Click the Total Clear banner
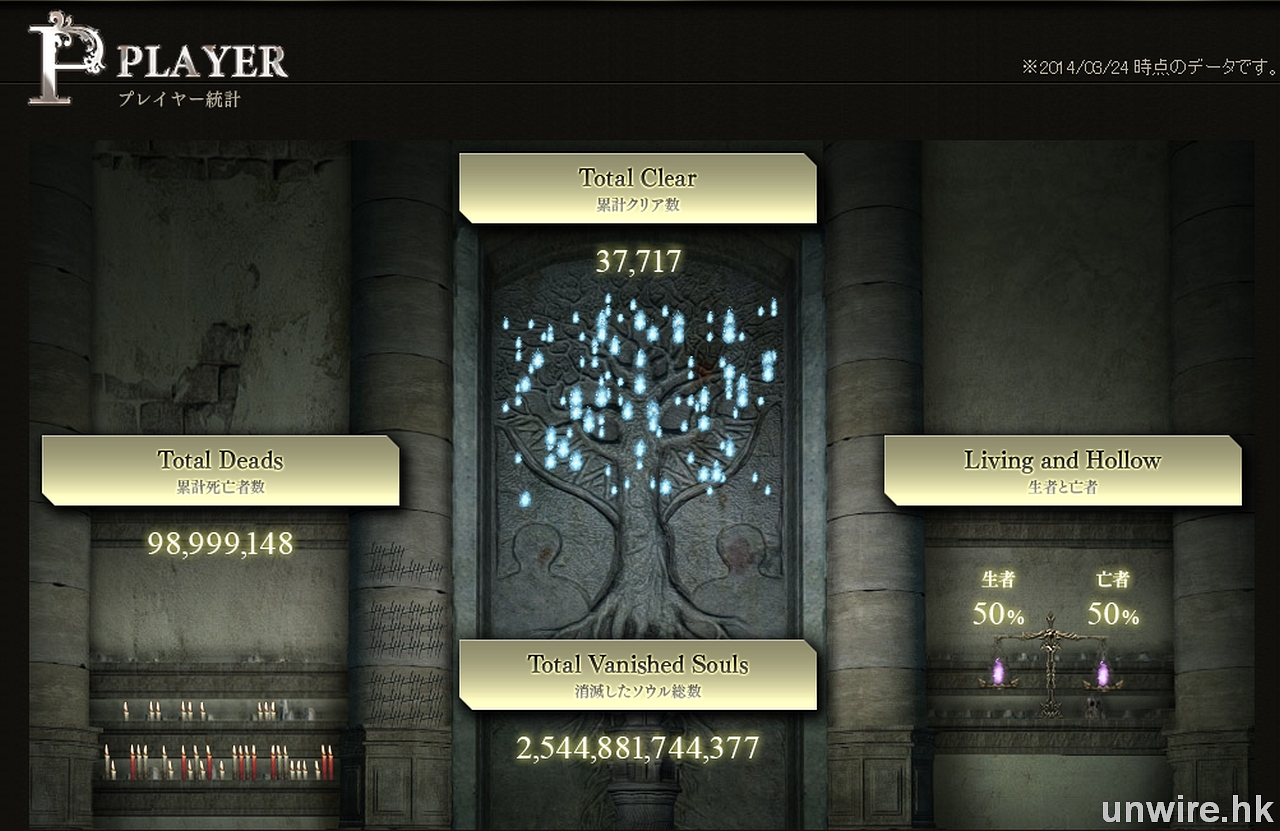Image resolution: width=1280 pixels, height=831 pixels. pos(637,187)
